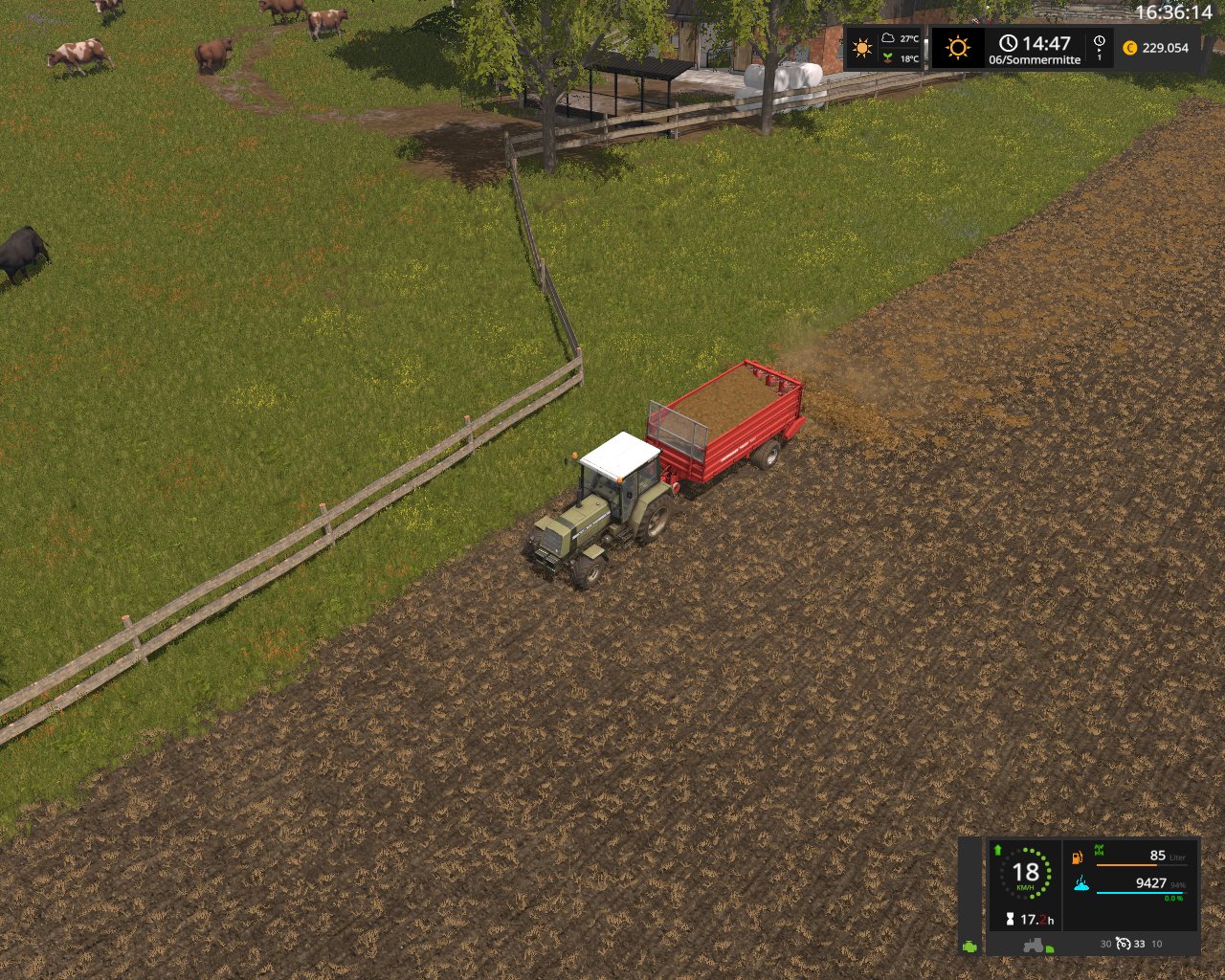Screen dimensions: 1225x980
Task: Click the large sun weather icon
Action: coord(957,48)
